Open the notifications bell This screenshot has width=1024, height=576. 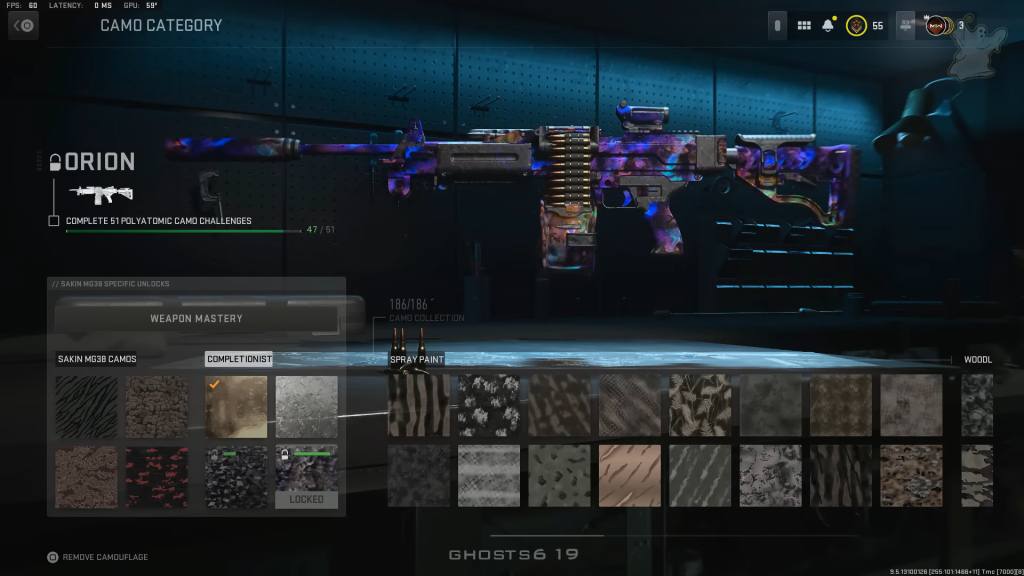click(828, 26)
